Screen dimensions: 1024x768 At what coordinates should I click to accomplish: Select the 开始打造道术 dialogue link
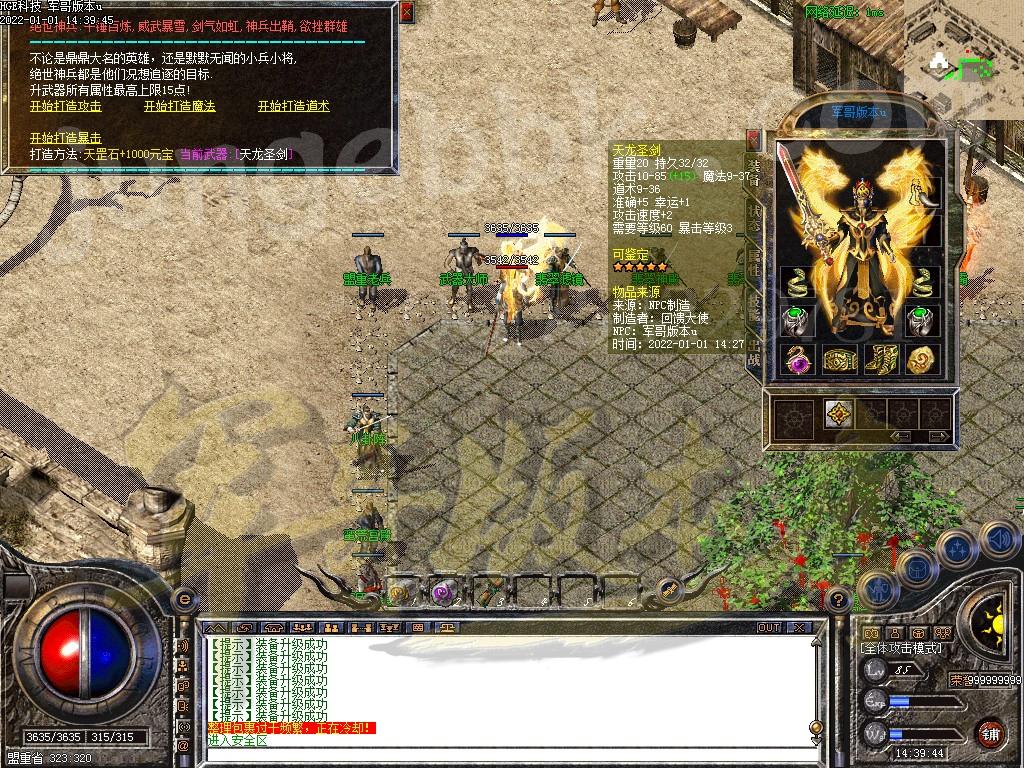(x=293, y=106)
